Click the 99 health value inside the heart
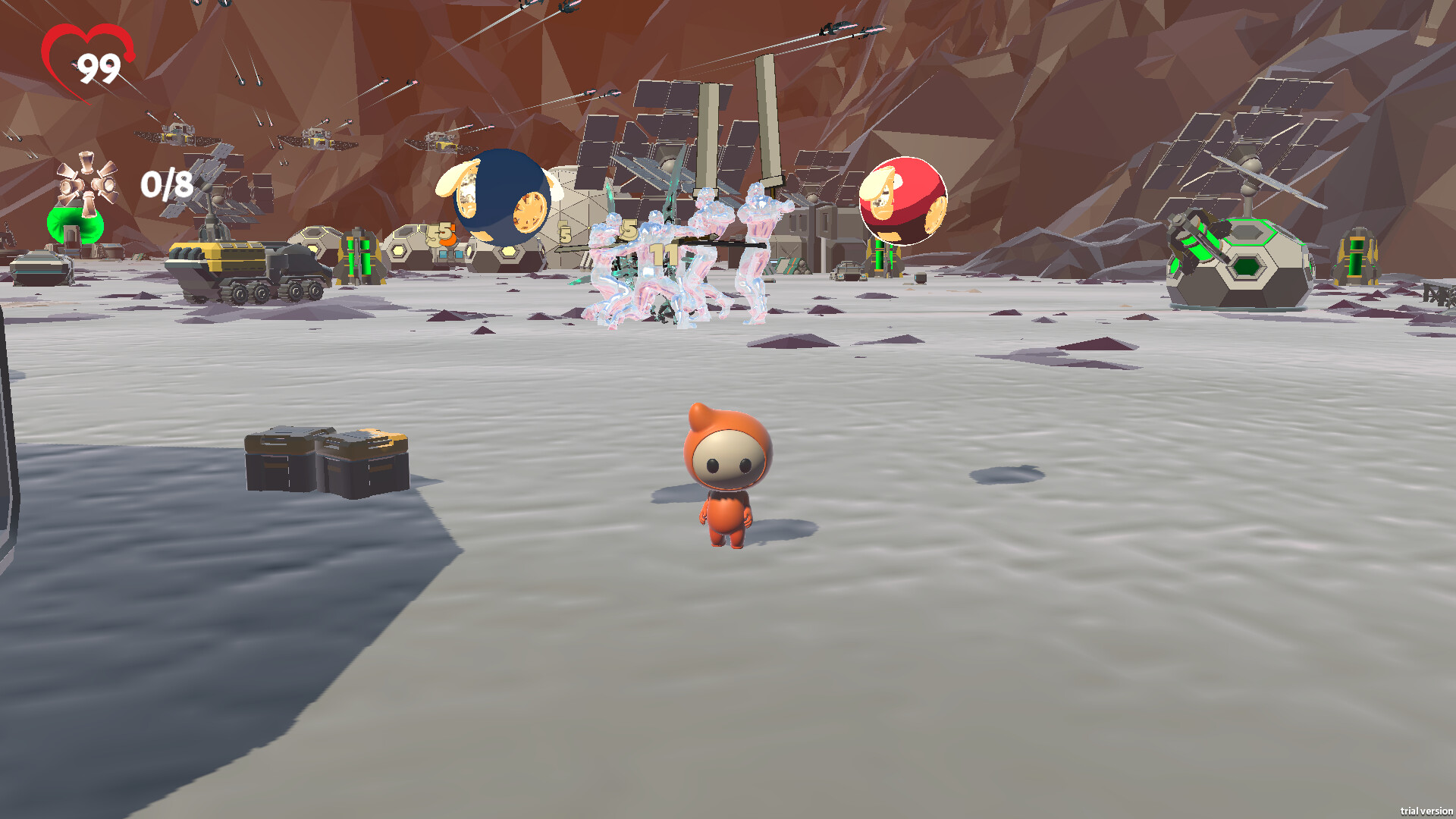 [x=101, y=67]
